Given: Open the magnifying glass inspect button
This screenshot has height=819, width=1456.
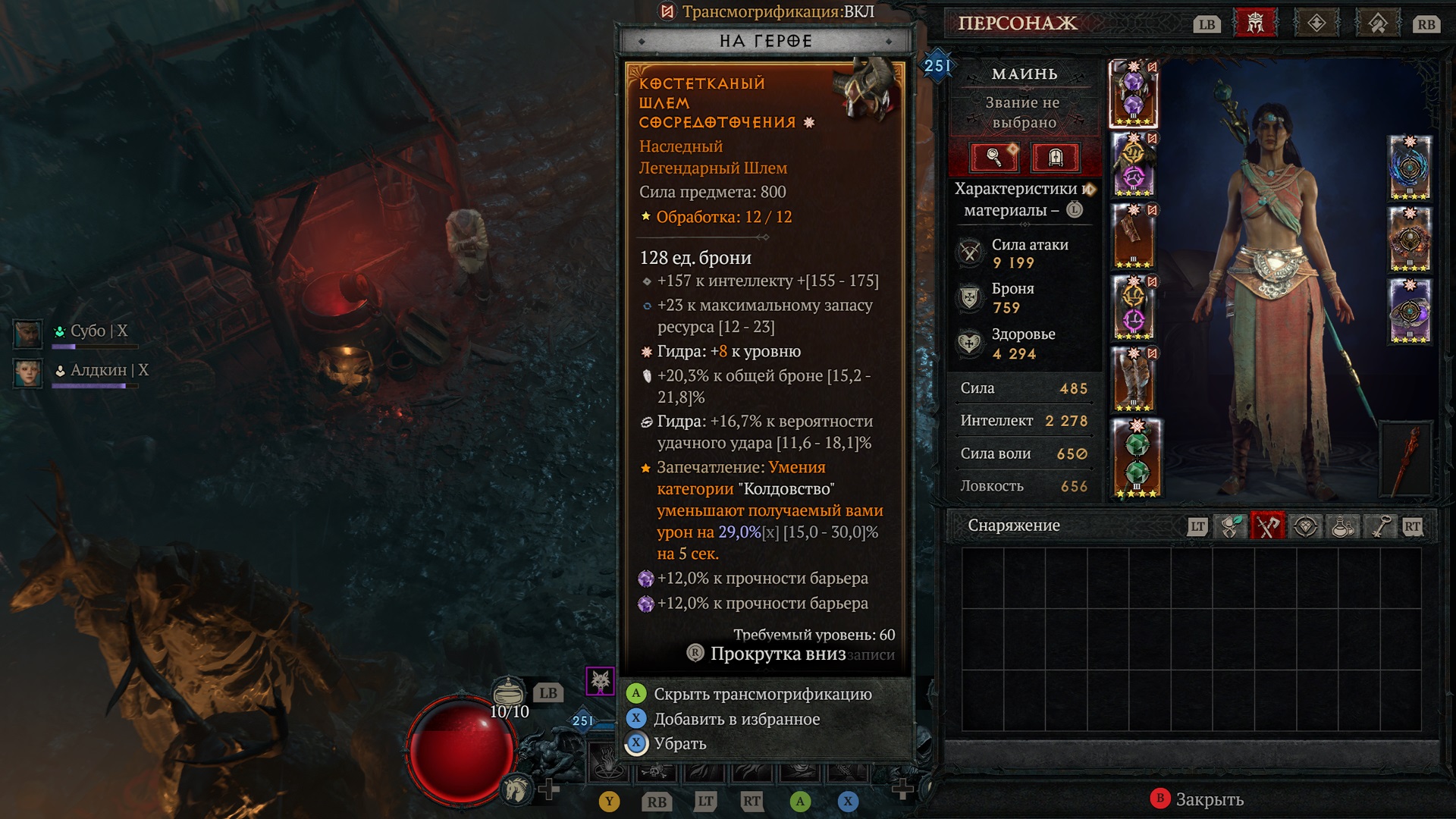Looking at the screenshot, I should [994, 157].
